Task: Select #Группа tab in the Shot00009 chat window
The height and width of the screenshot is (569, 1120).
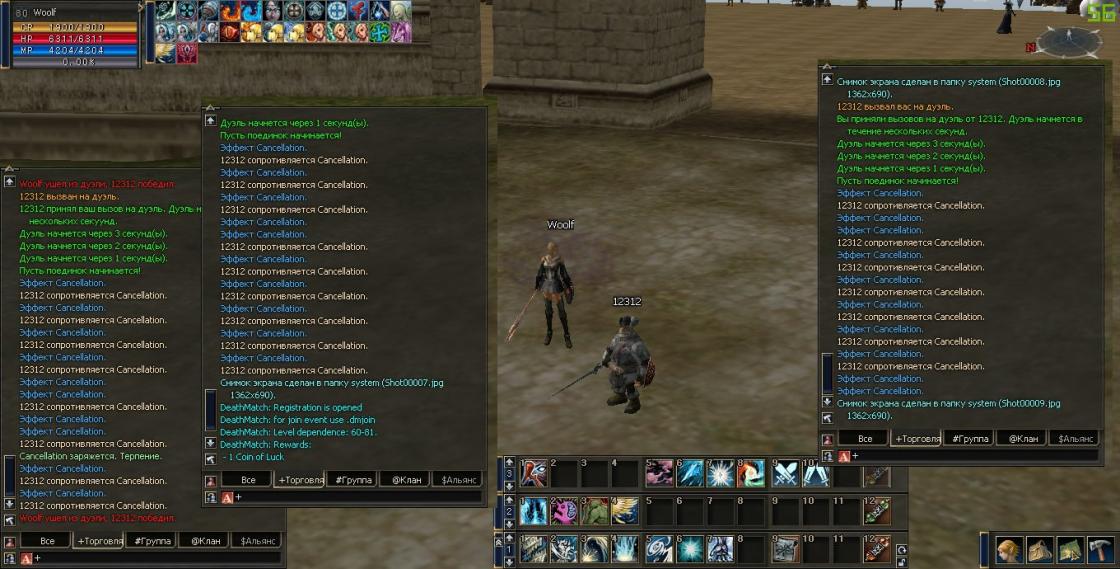Action: point(969,439)
